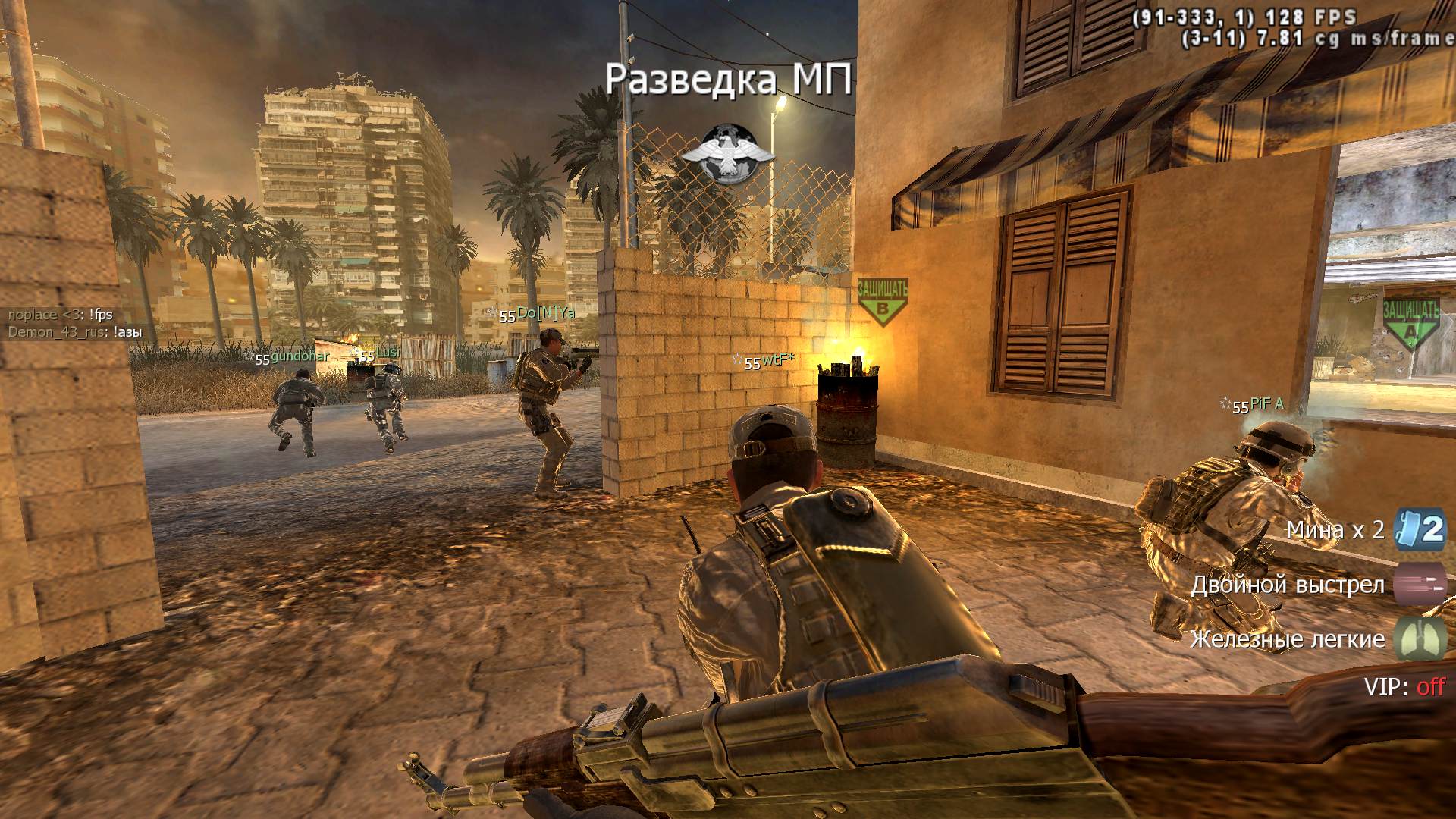Choose the Железные легкие lungs perk icon
This screenshot has width=1456, height=819.
pyautogui.click(x=1419, y=638)
